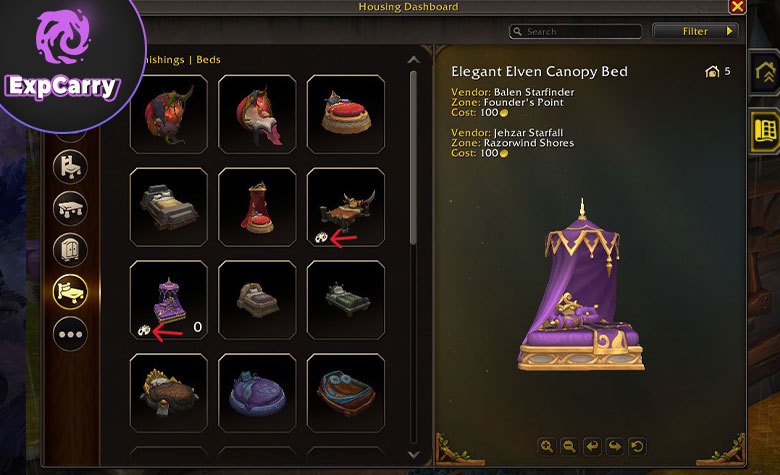Image resolution: width=780 pixels, height=475 pixels.
Task: Open the catalog book side tab
Action: click(765, 130)
